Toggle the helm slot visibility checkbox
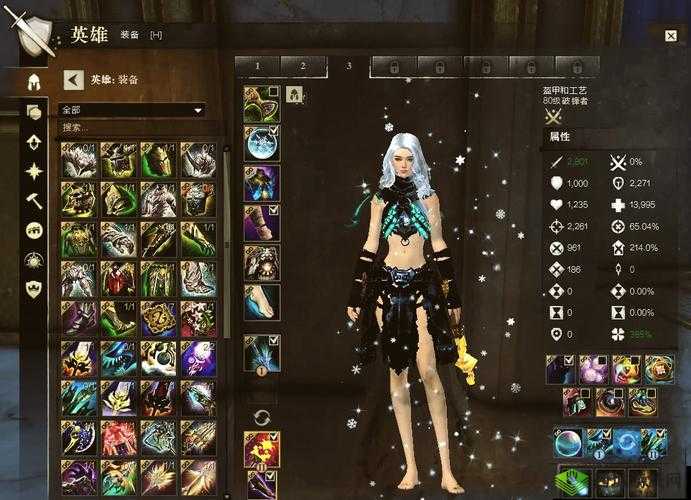This screenshot has width=691, height=500. (275, 90)
